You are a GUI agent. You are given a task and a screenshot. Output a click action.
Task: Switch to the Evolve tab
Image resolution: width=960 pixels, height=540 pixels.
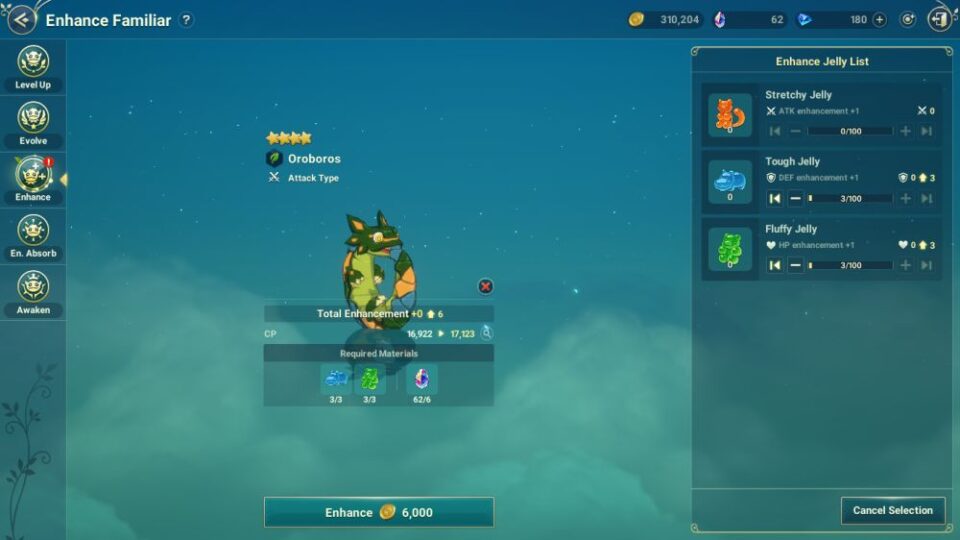point(33,124)
